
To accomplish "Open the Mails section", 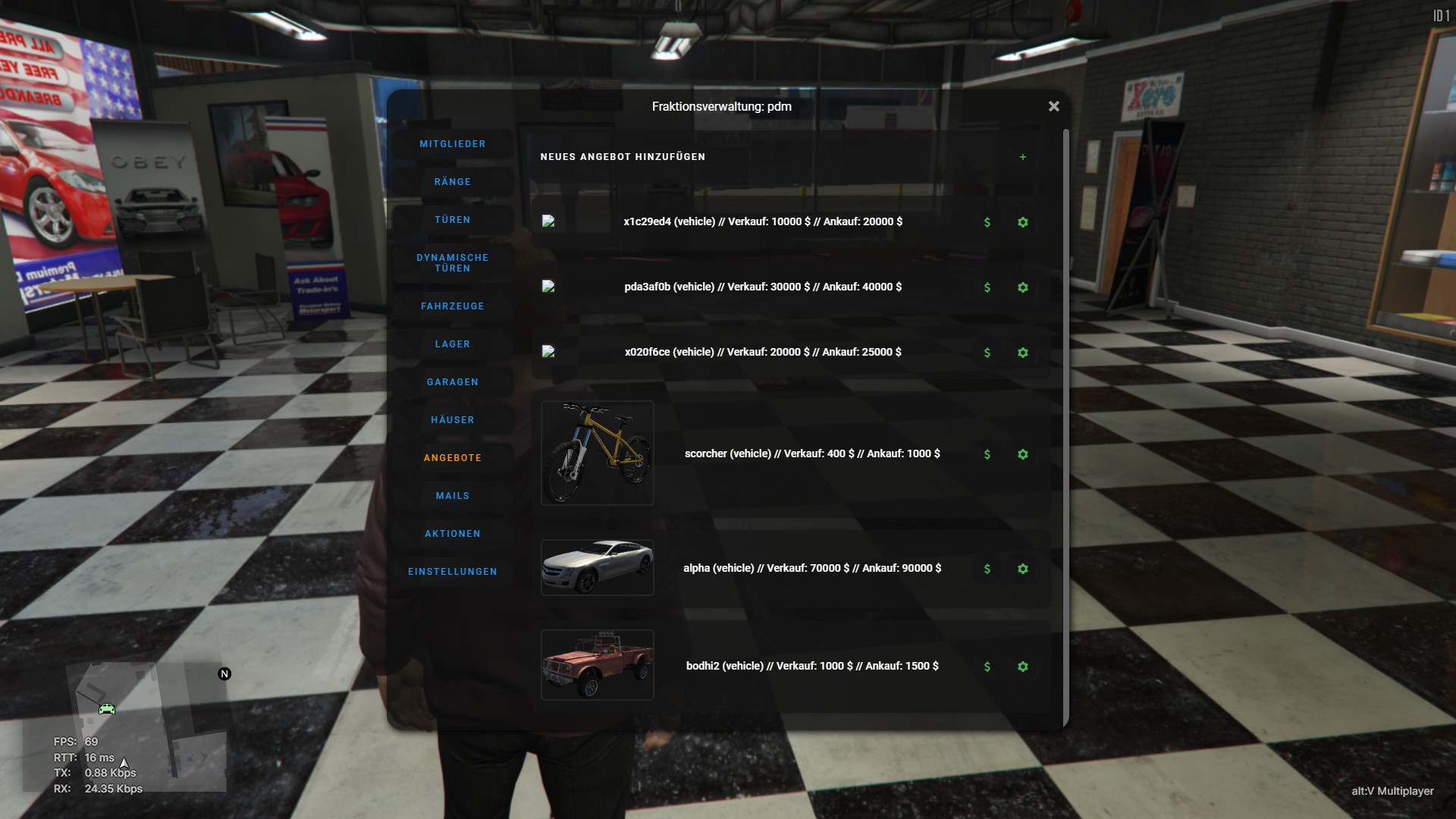I will [x=453, y=496].
